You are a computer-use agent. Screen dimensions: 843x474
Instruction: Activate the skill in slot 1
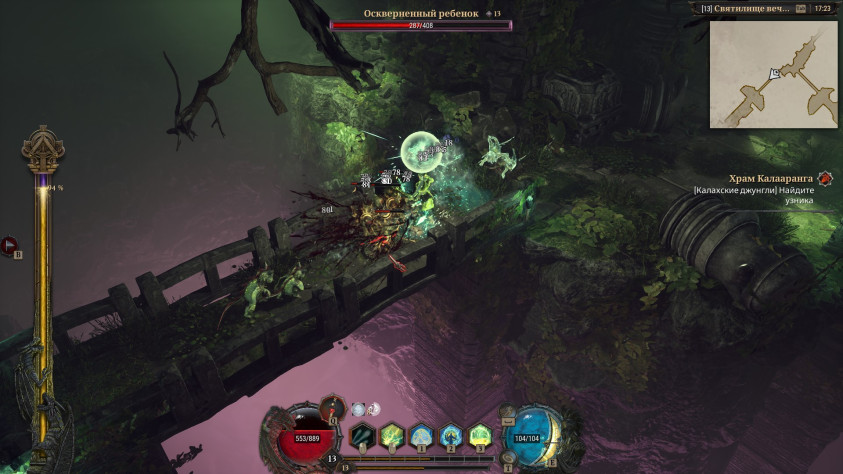421,434
